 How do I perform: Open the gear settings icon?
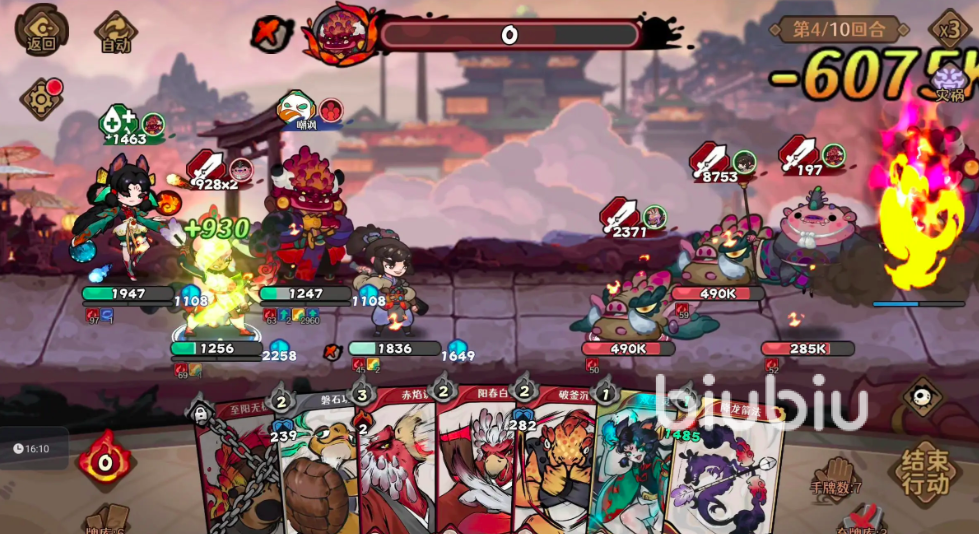pos(41,99)
